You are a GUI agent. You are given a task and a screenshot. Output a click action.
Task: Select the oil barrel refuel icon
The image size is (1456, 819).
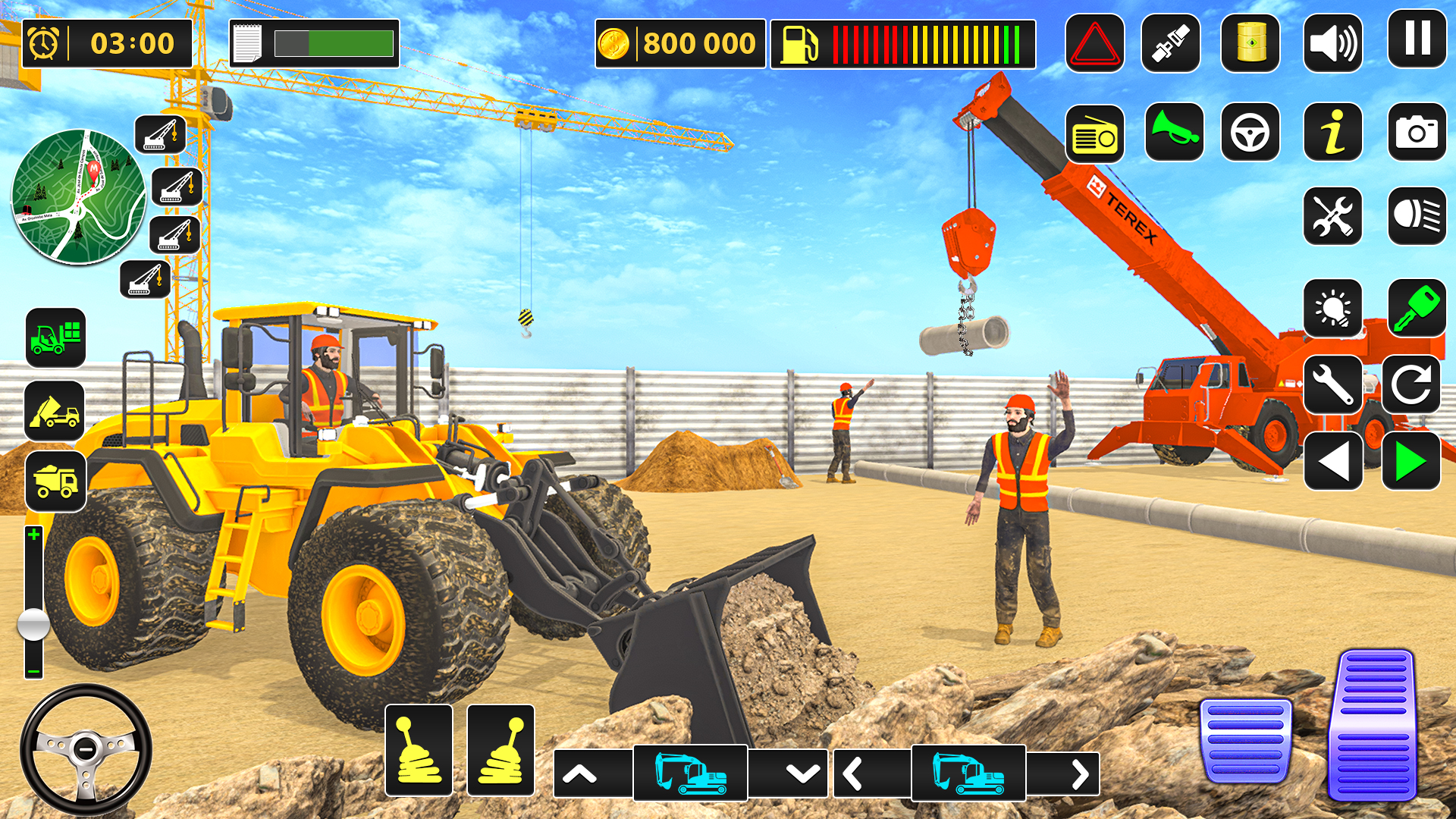(x=1251, y=42)
